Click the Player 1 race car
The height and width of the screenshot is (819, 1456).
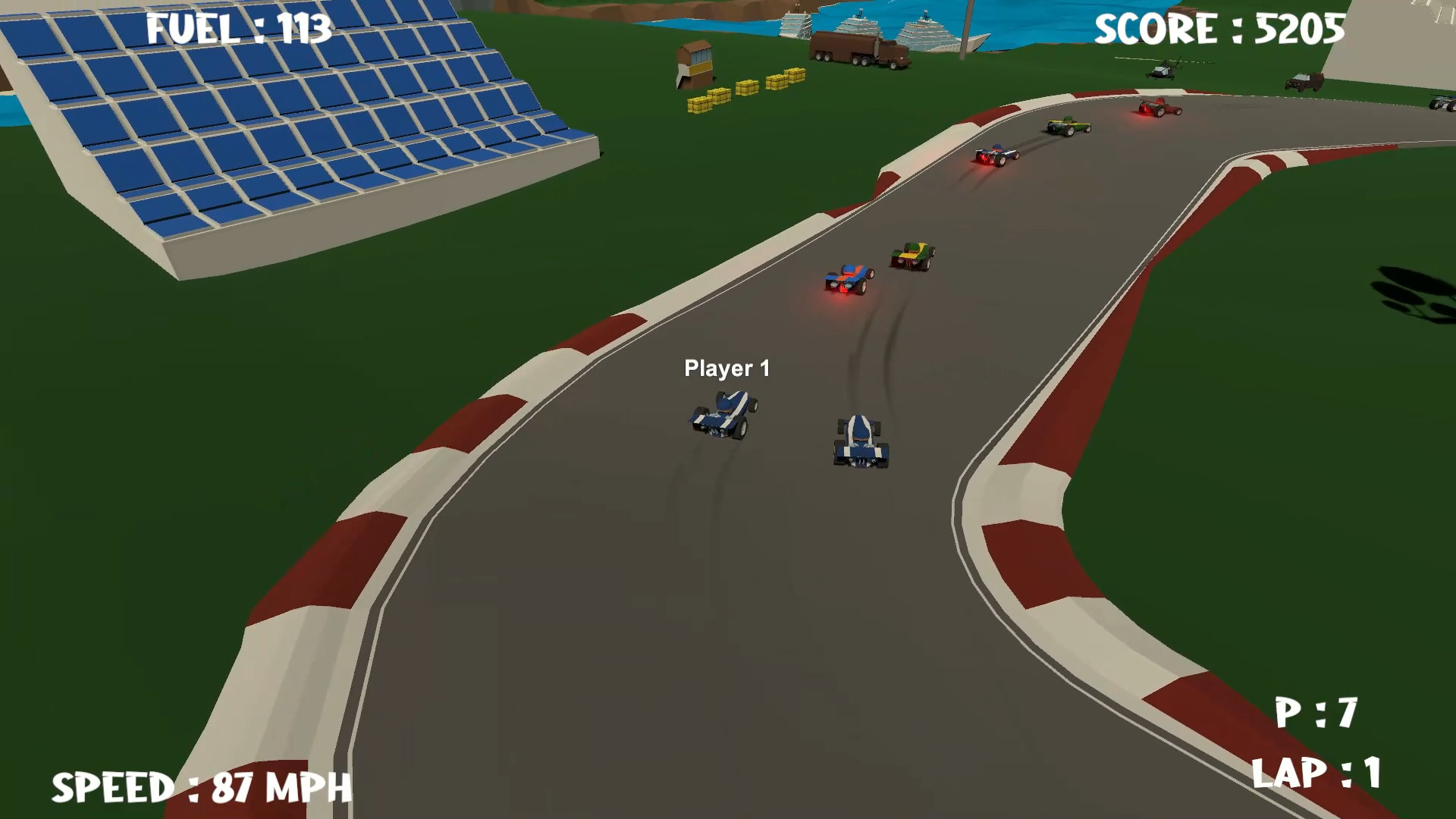click(x=722, y=417)
